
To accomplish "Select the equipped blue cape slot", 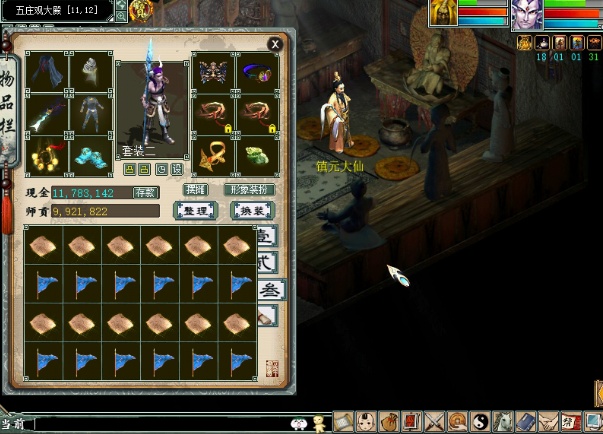I will 46,72.
